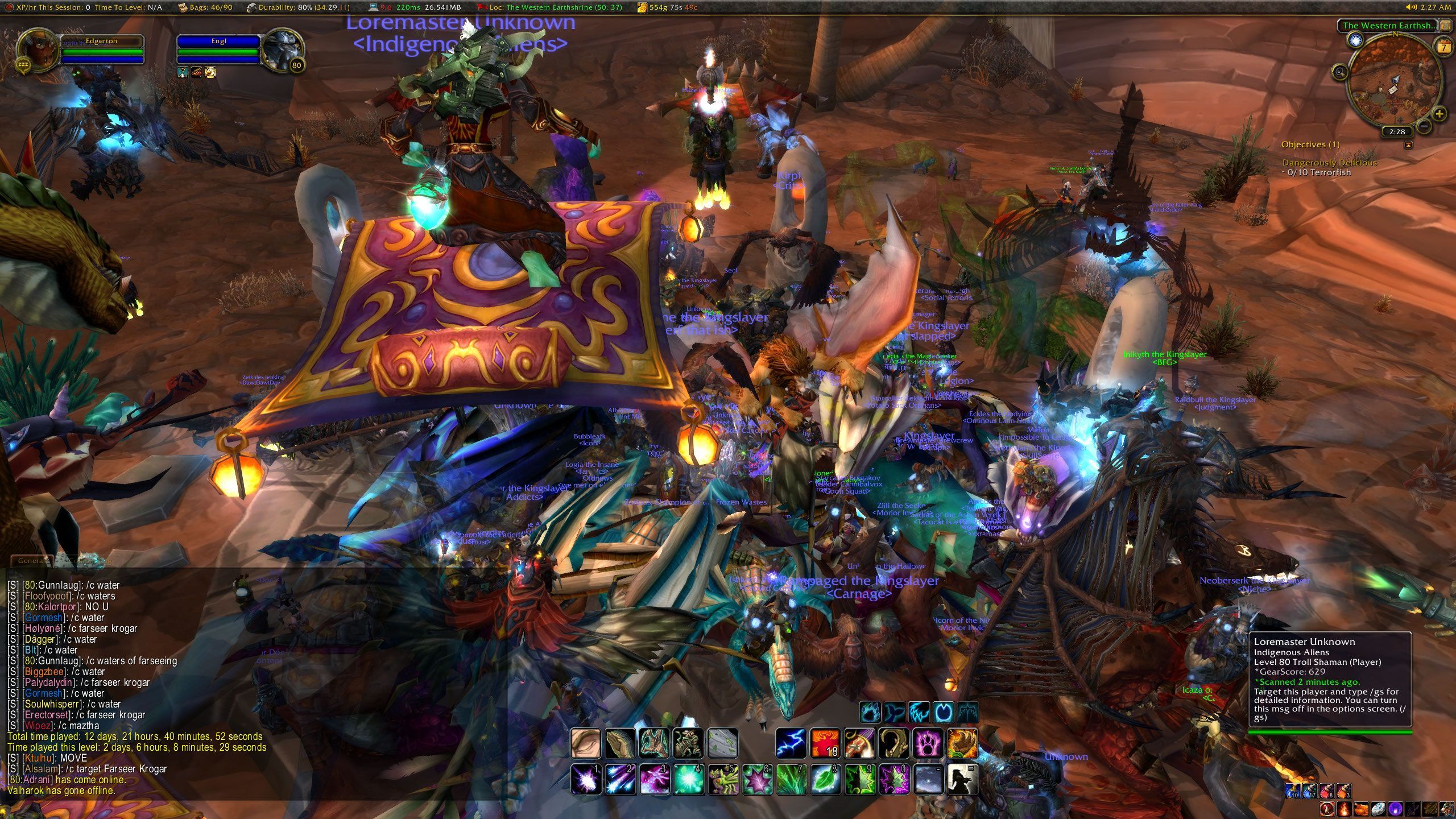Select the blue paw shapeshift form icon
The image size is (1456, 819).
[870, 712]
